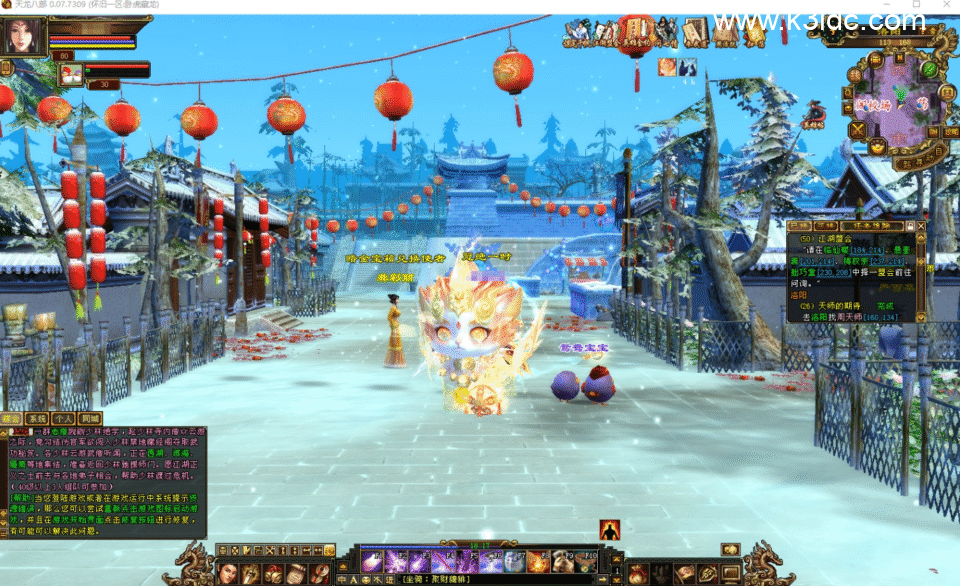The width and height of the screenshot is (960, 586).
Task: Click the flame buff icon under the event bar
Action: point(666,67)
